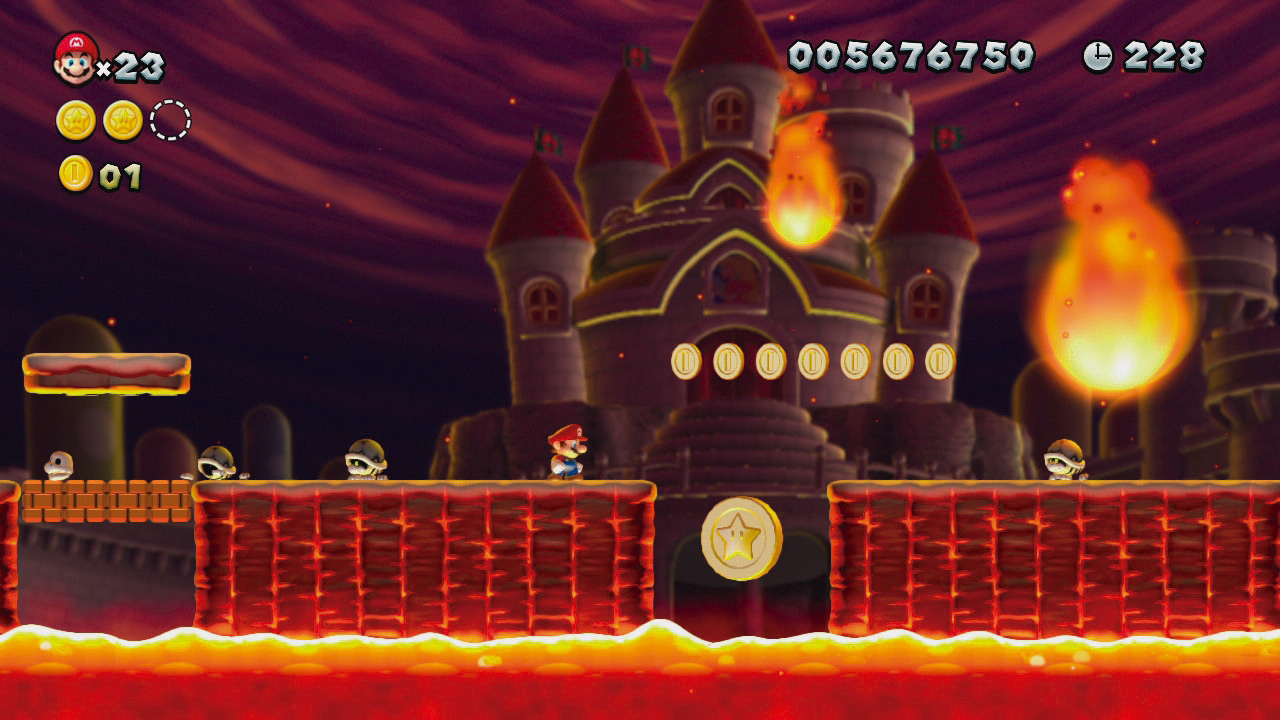
Task: Click the Dry Bones on the far right wall
Action: (1063, 460)
